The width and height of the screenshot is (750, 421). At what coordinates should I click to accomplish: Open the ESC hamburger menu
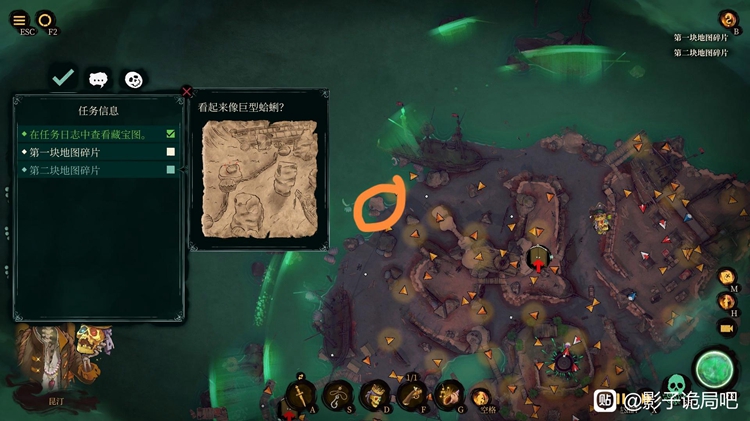19,19
